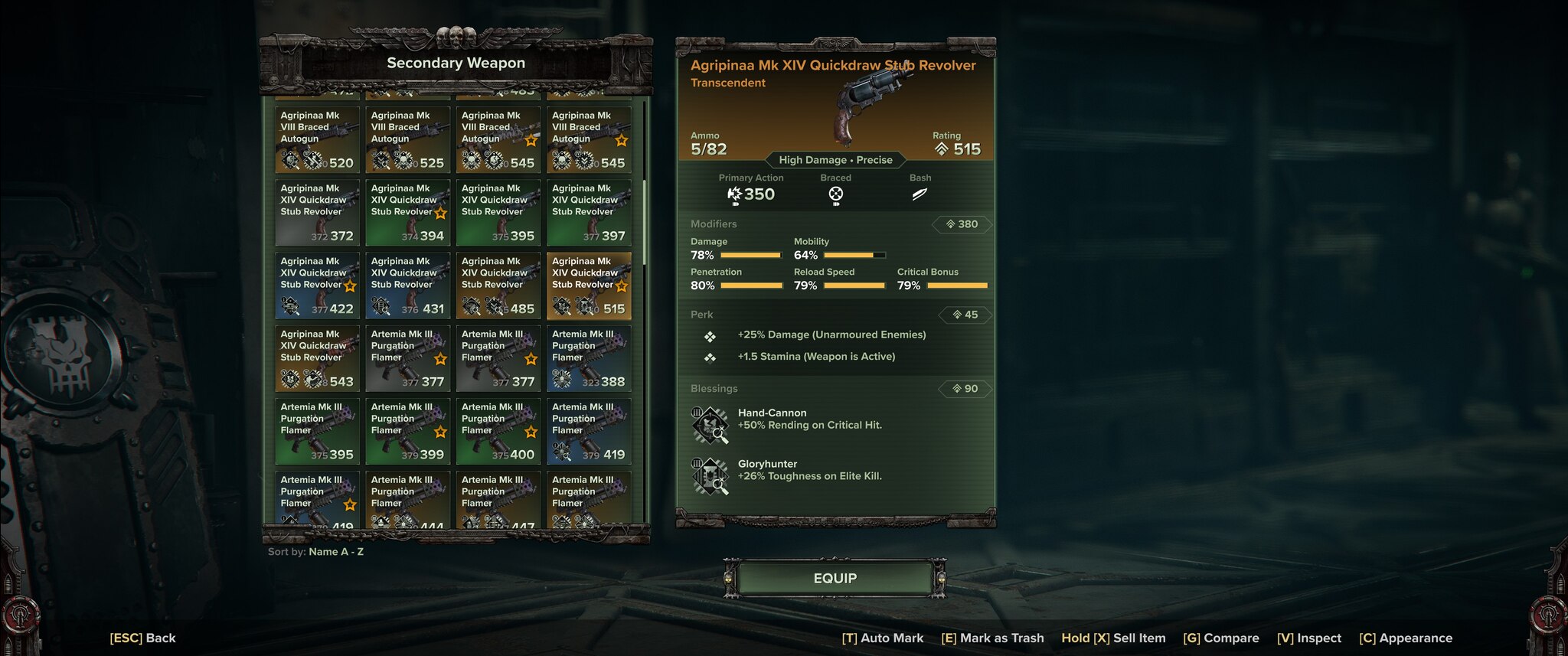Select the Quickdraw Stub Revolver rated 431
This screenshot has width=1568, height=656.
pos(407,285)
